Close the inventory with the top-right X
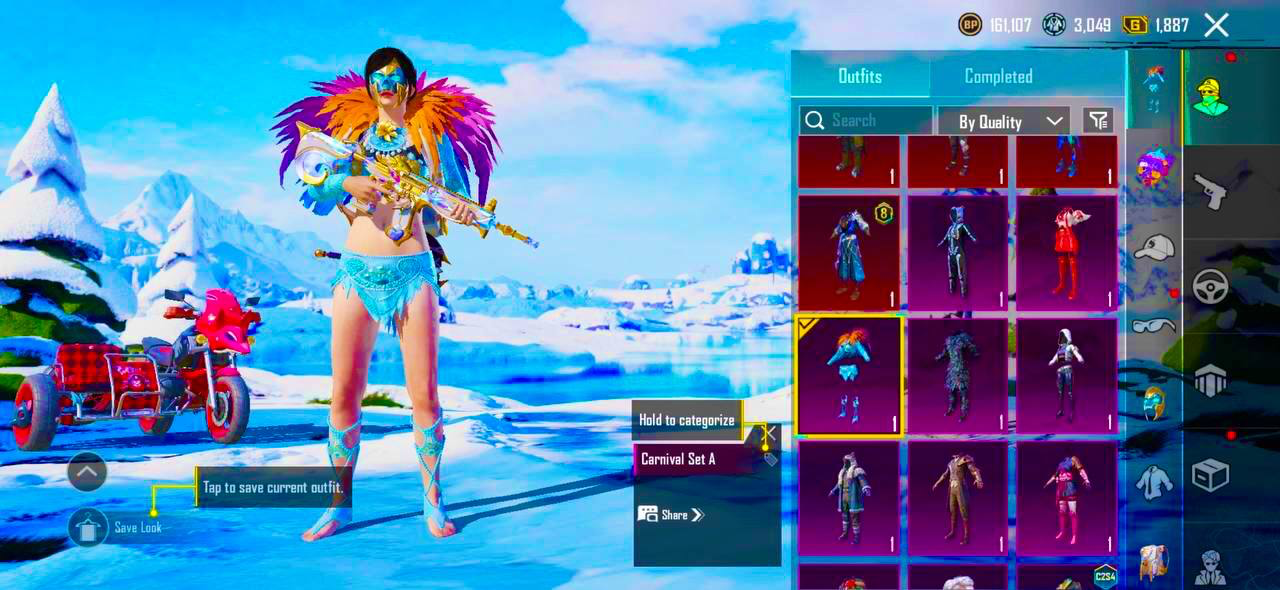Image resolution: width=1280 pixels, height=590 pixels. tap(1216, 25)
